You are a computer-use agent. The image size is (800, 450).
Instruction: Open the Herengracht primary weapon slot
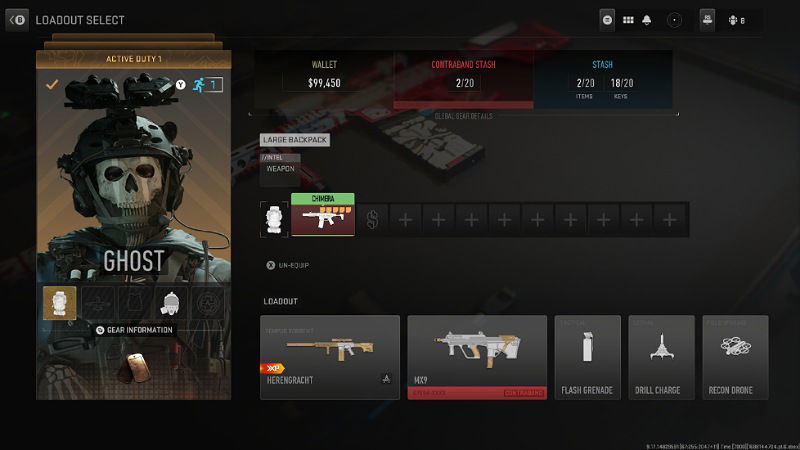pyautogui.click(x=329, y=357)
